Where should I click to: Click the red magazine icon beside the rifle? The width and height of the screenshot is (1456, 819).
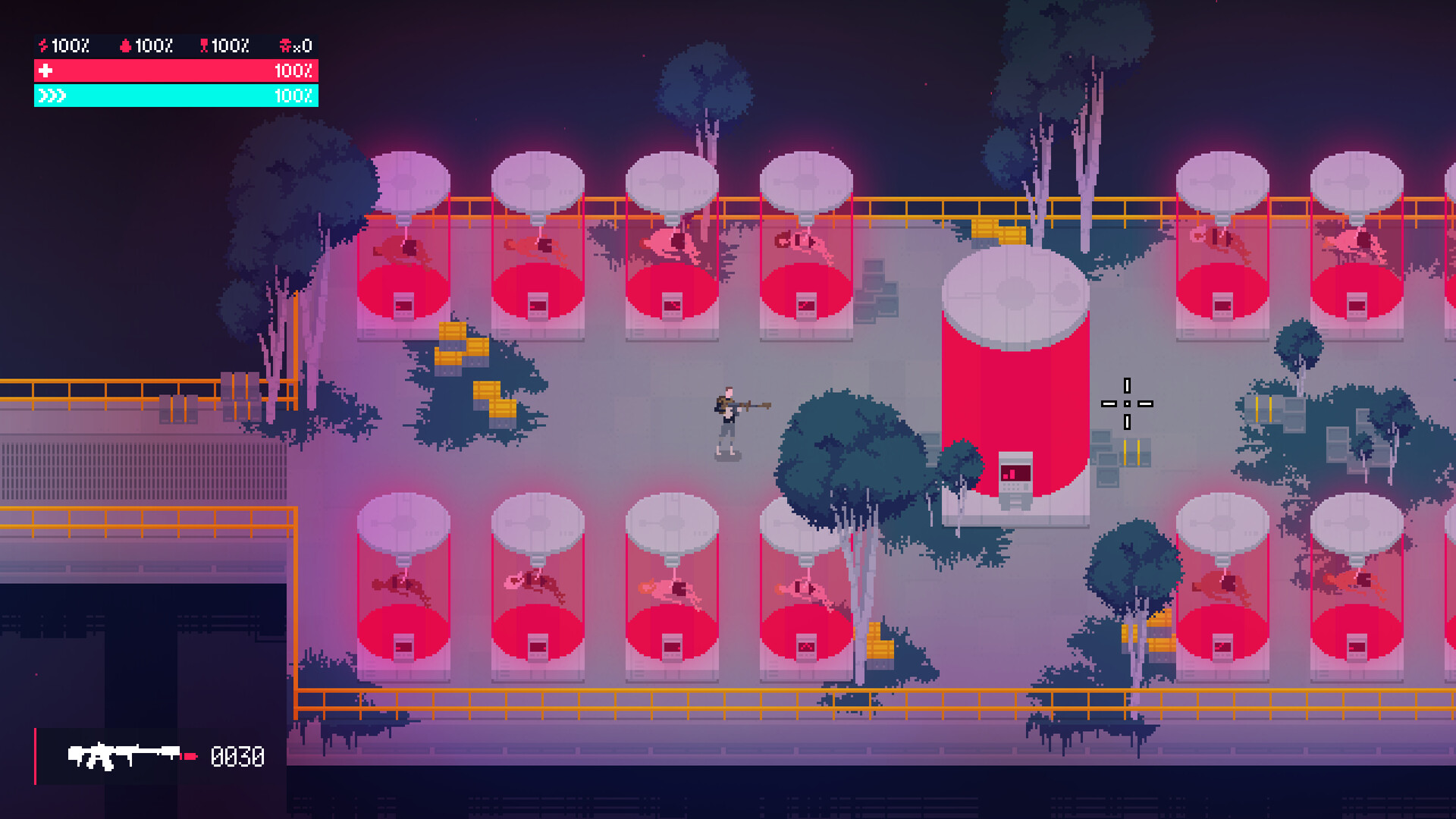190,756
